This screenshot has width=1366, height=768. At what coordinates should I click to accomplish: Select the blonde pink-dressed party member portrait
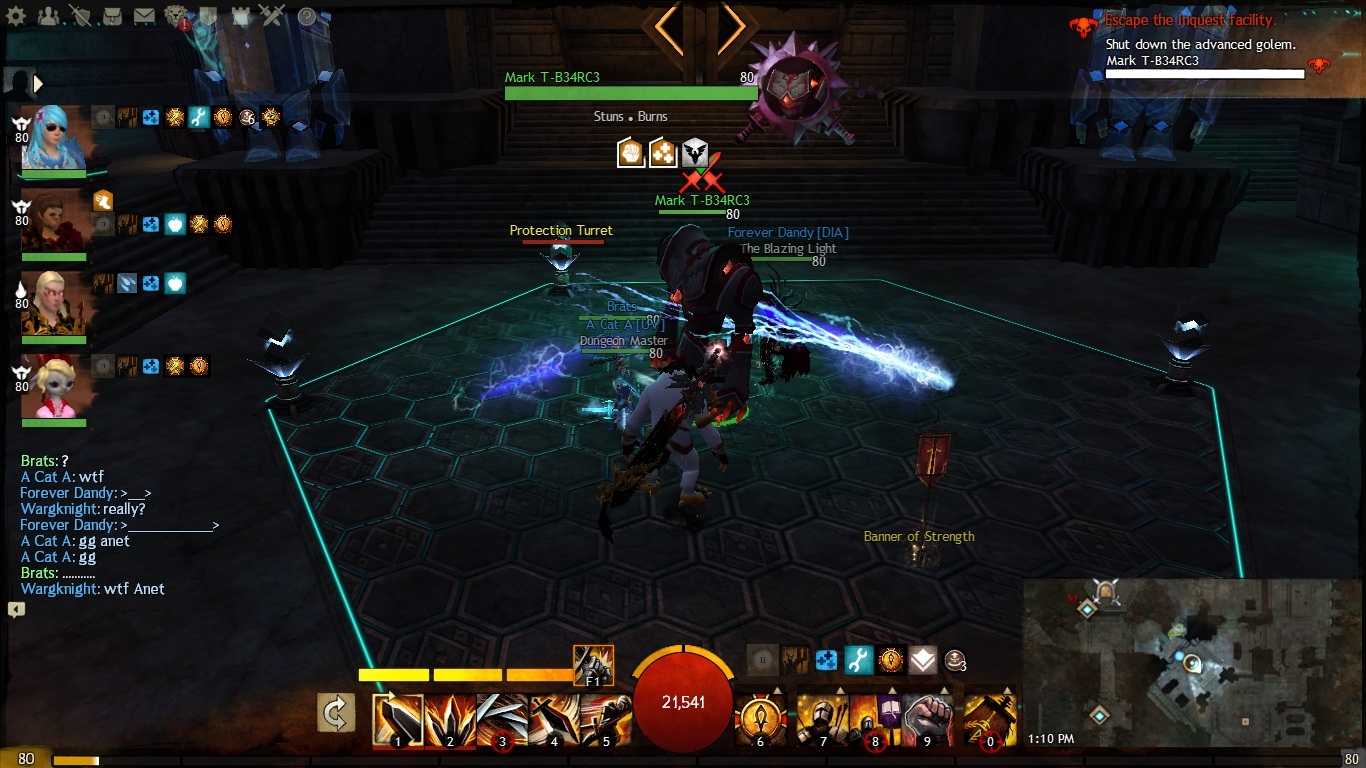coord(56,387)
